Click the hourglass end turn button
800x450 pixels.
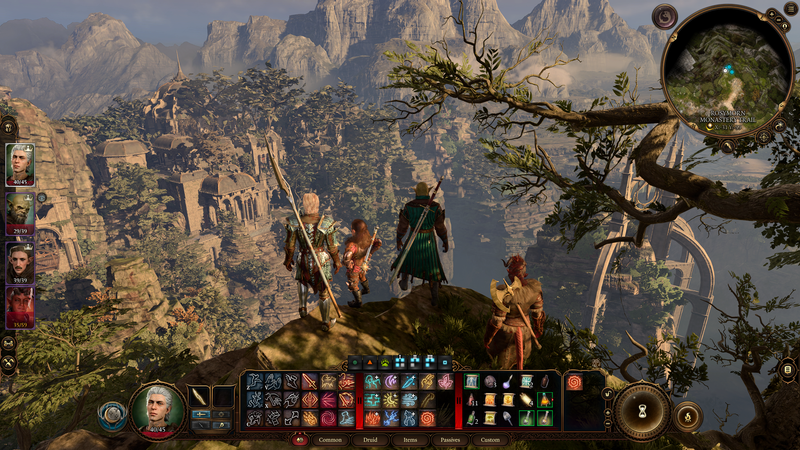[641, 410]
